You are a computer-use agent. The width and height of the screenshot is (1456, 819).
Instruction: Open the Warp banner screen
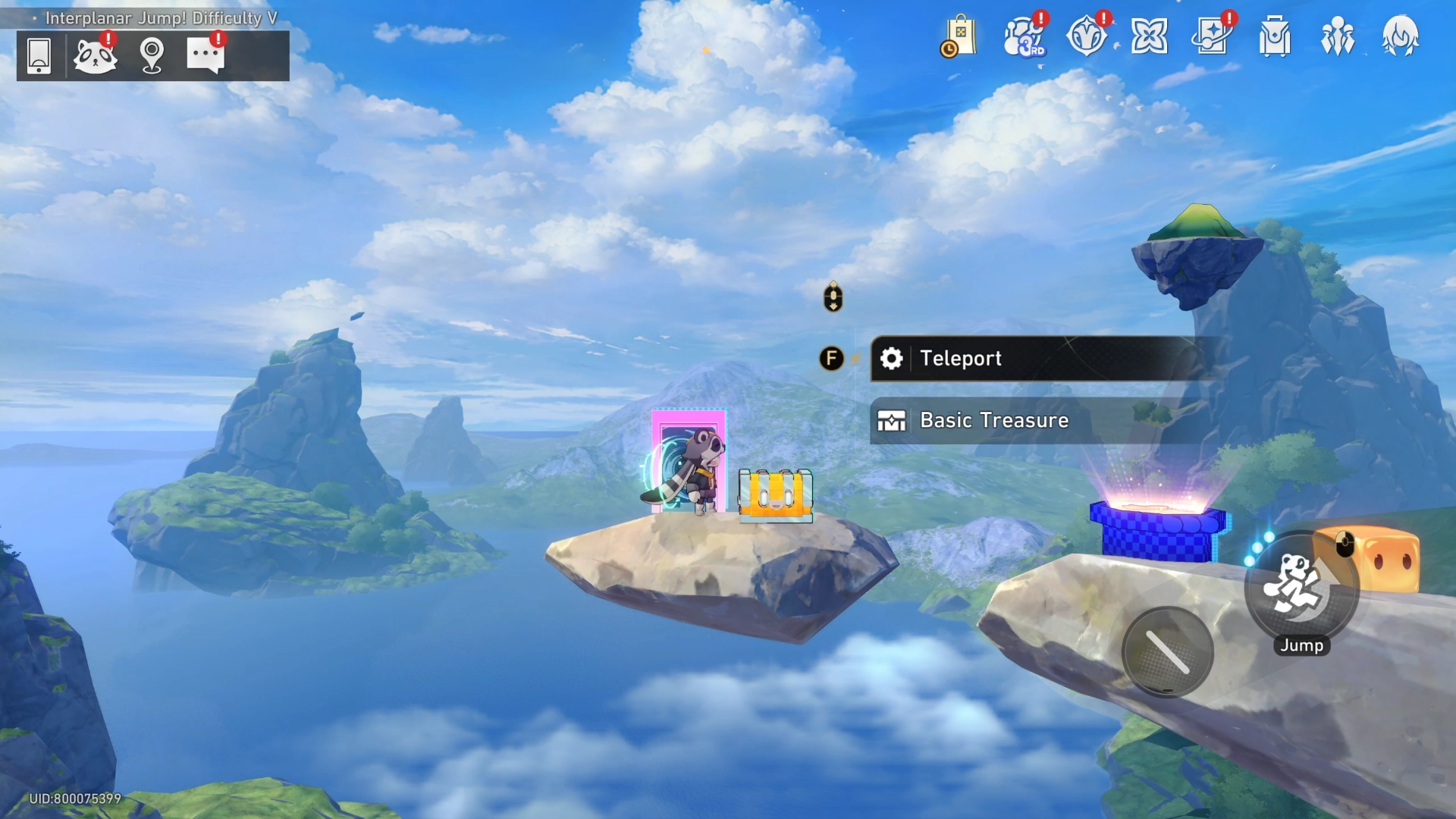point(1212,36)
